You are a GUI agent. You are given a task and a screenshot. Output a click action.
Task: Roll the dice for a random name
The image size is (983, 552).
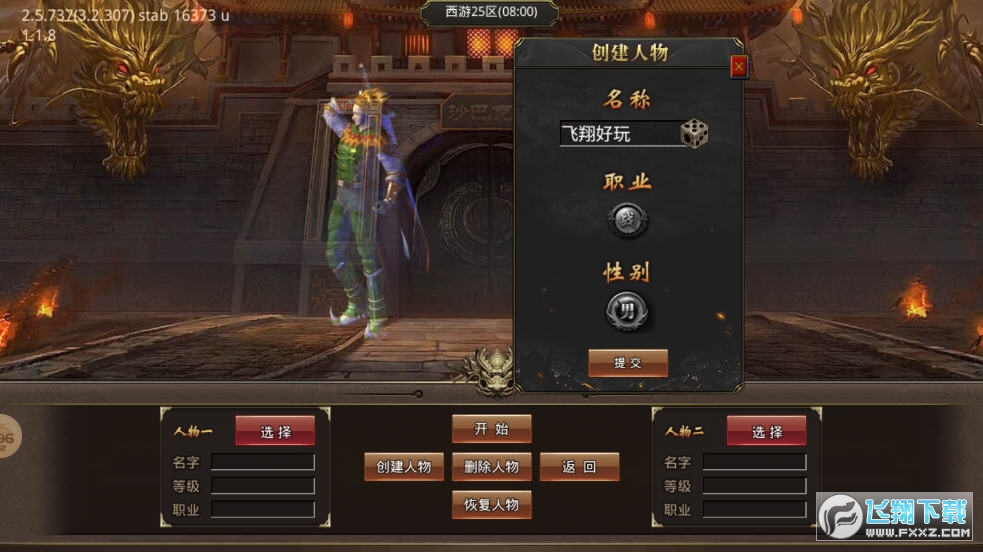tap(694, 133)
